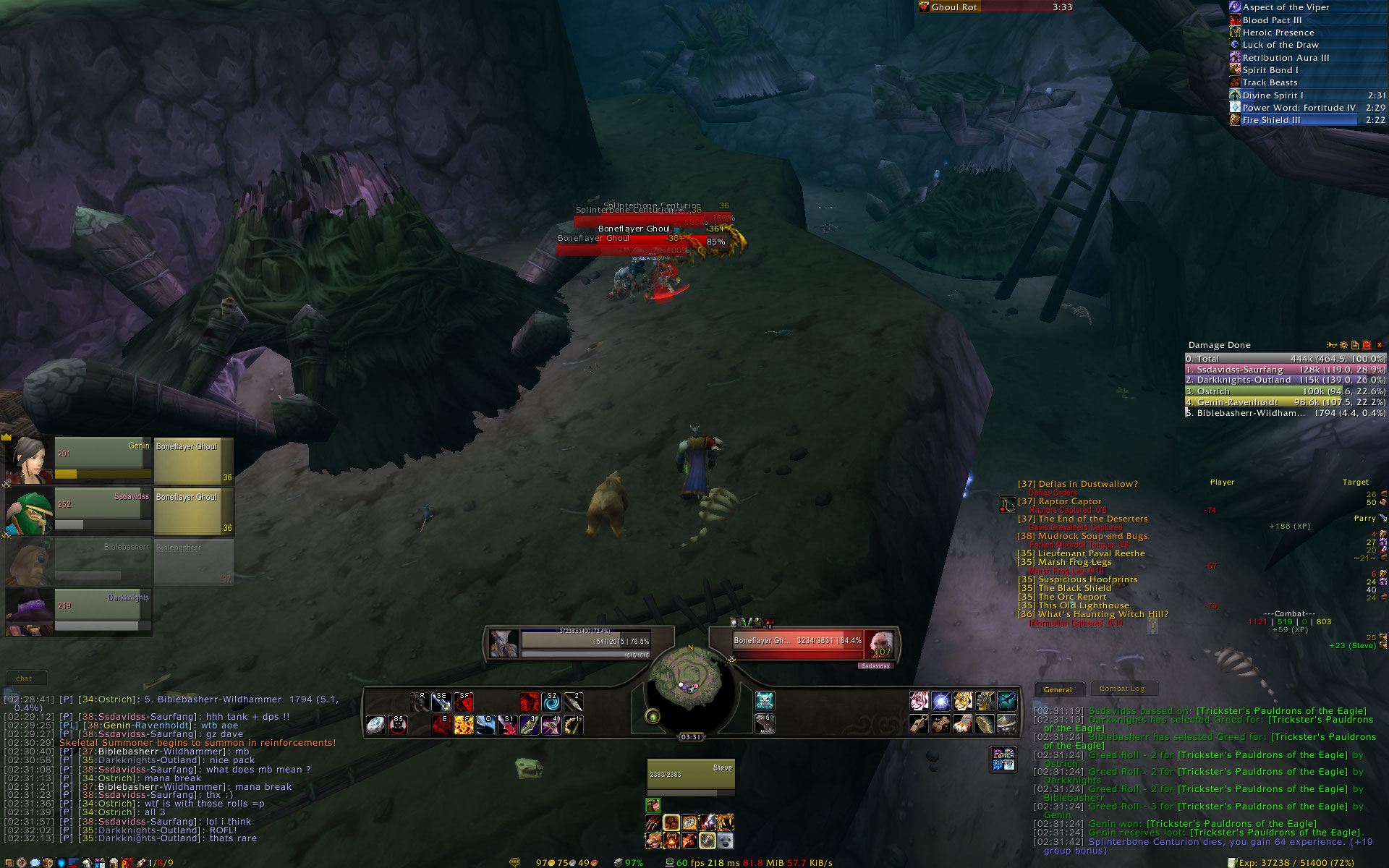This screenshot has width=1389, height=868.
Task: Switch to the Combat Log chat tab
Action: (x=1121, y=689)
